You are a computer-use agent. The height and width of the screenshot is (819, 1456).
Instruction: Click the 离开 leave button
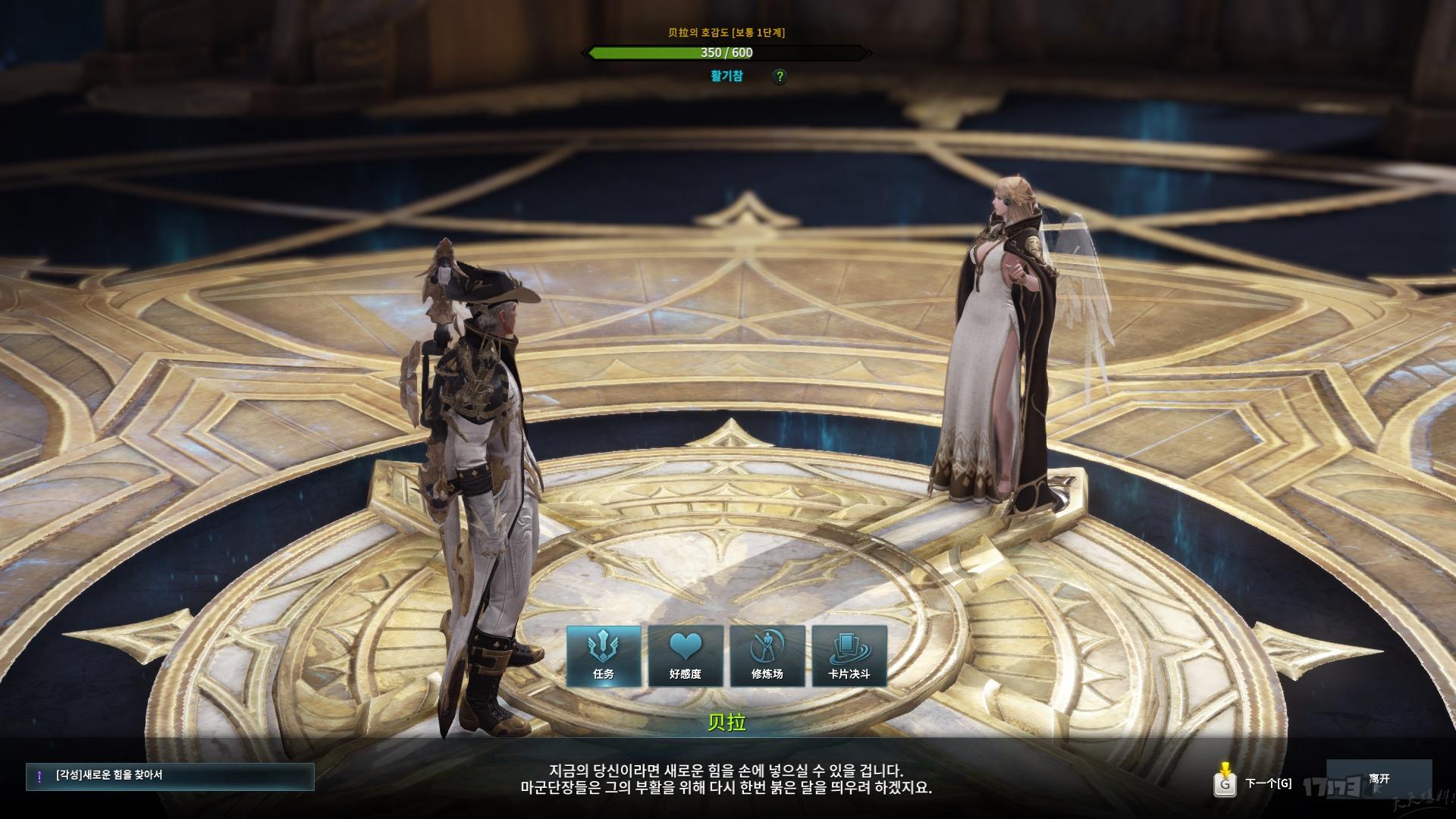pyautogui.click(x=1379, y=780)
